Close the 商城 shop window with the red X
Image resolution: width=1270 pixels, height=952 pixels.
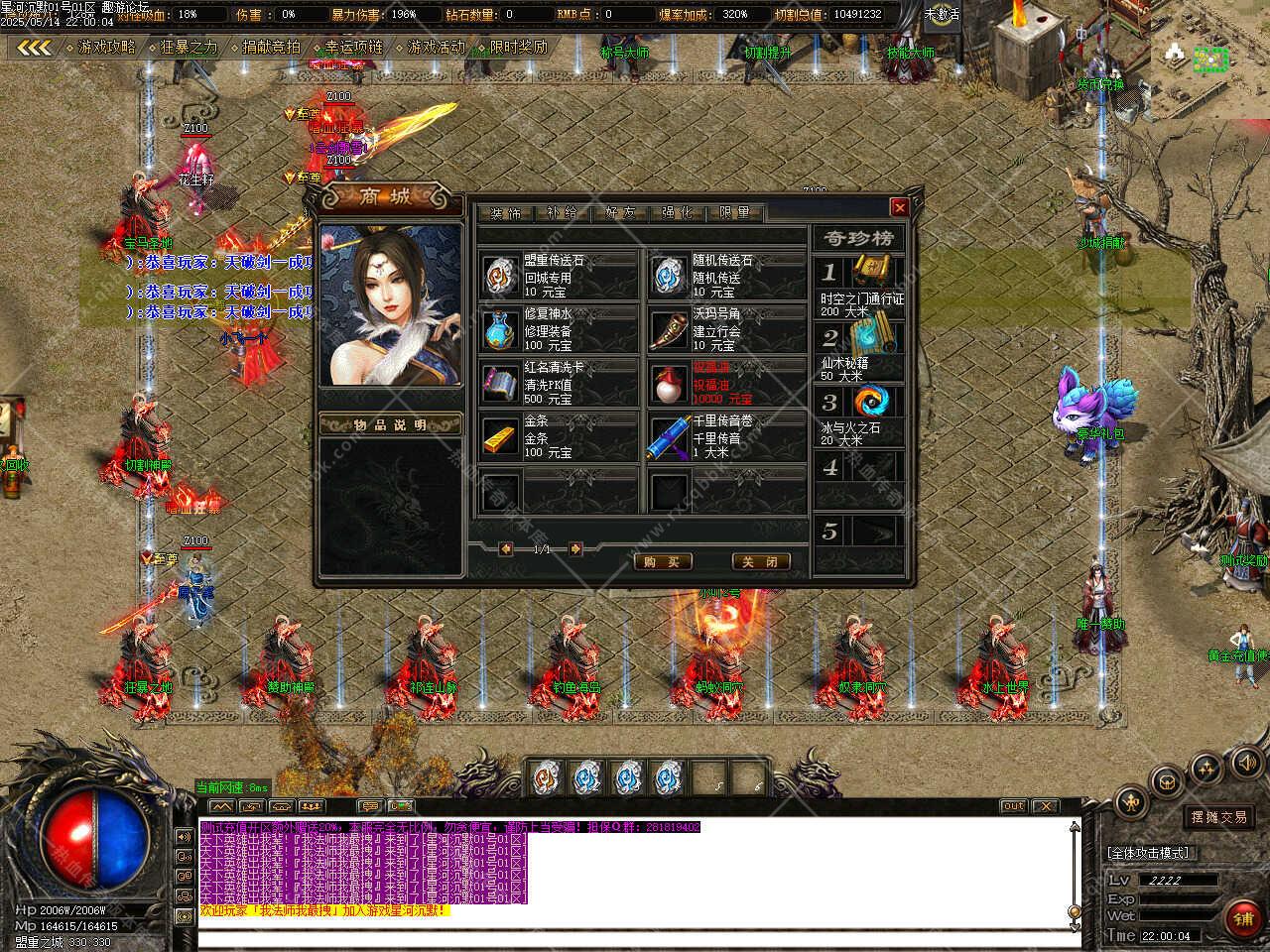pos(899,207)
